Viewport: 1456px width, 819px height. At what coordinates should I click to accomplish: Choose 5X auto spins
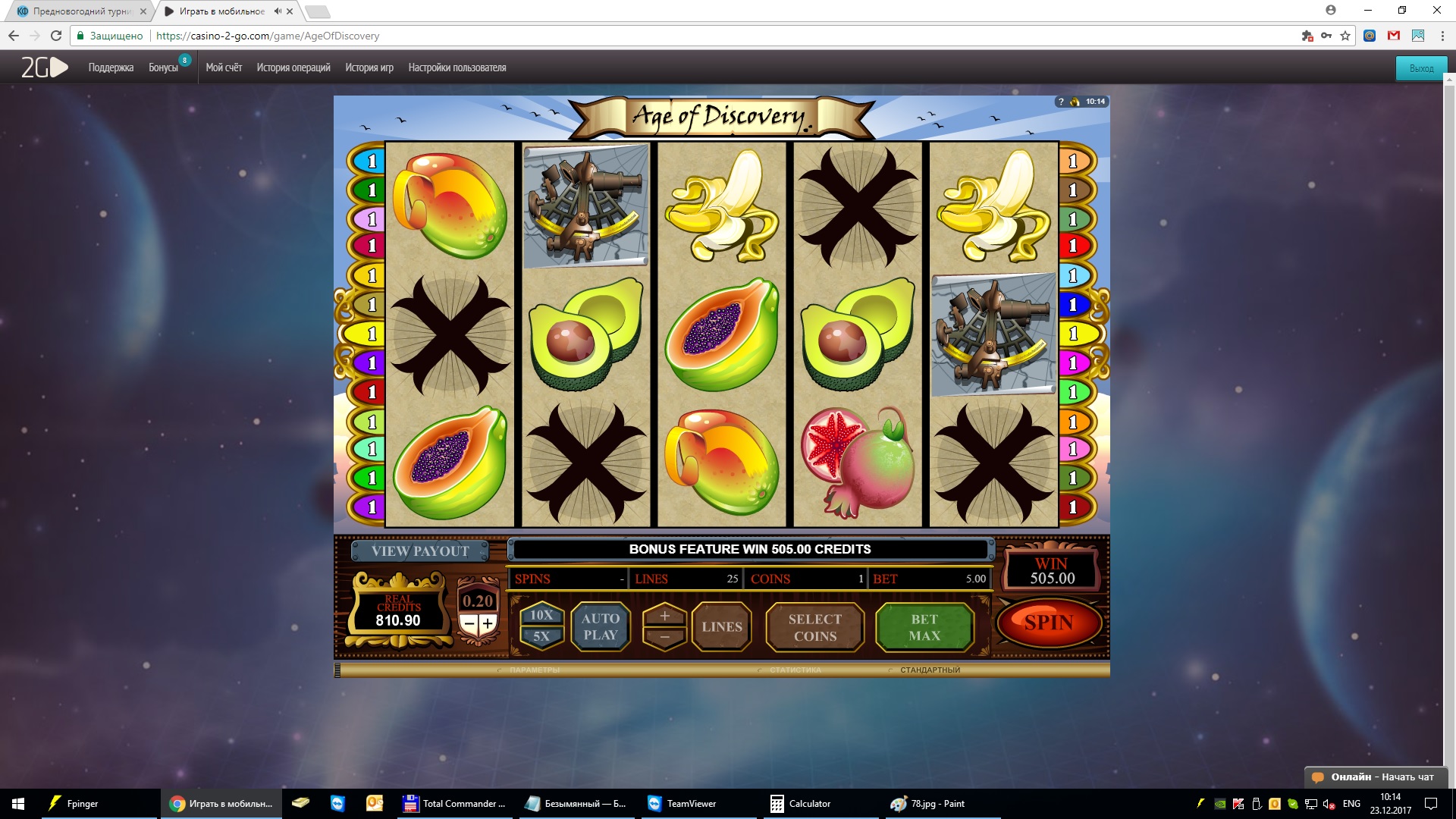(541, 637)
